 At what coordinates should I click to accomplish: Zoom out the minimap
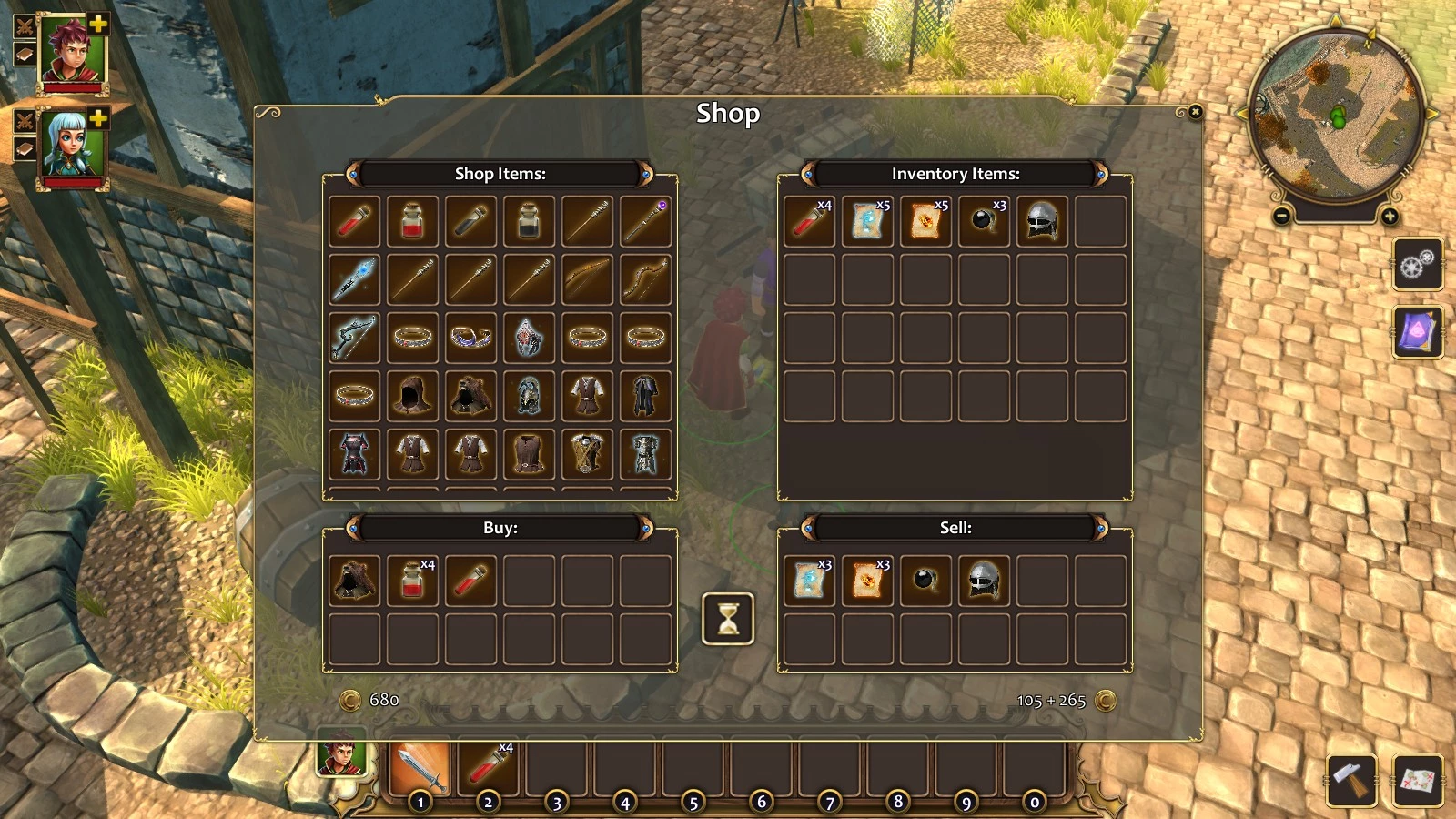tap(1281, 217)
